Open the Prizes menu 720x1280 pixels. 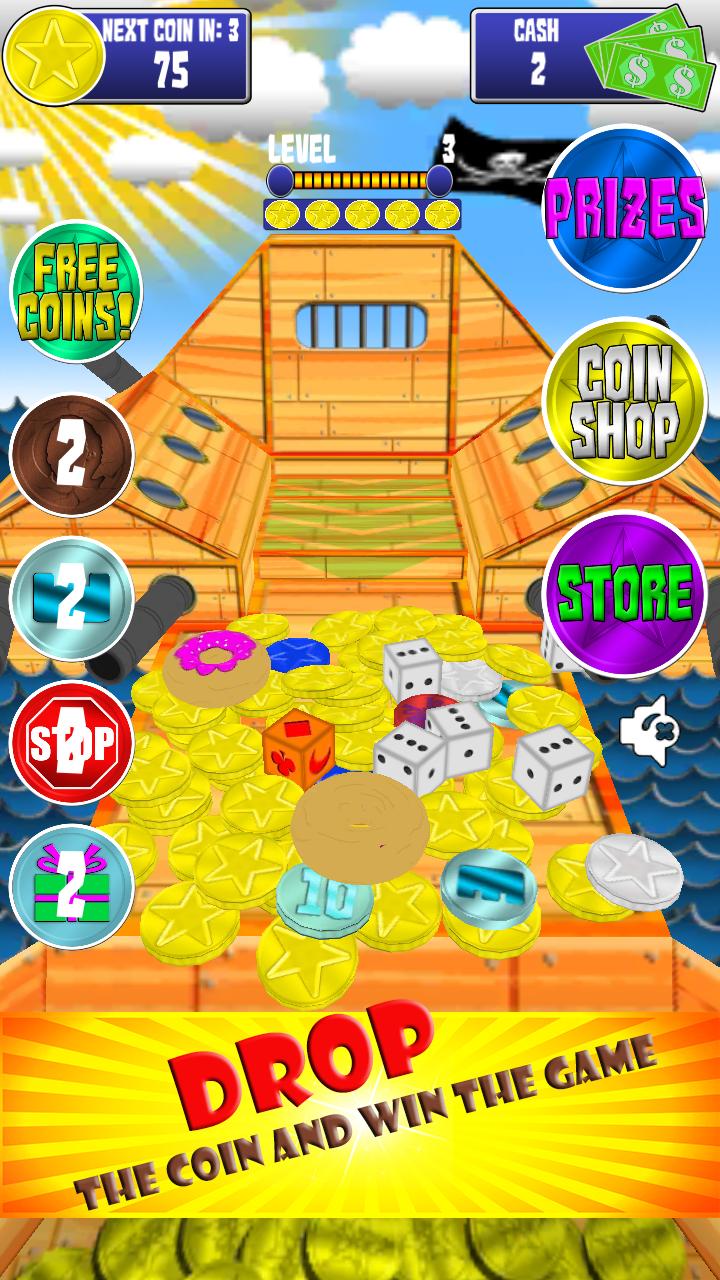tap(624, 208)
